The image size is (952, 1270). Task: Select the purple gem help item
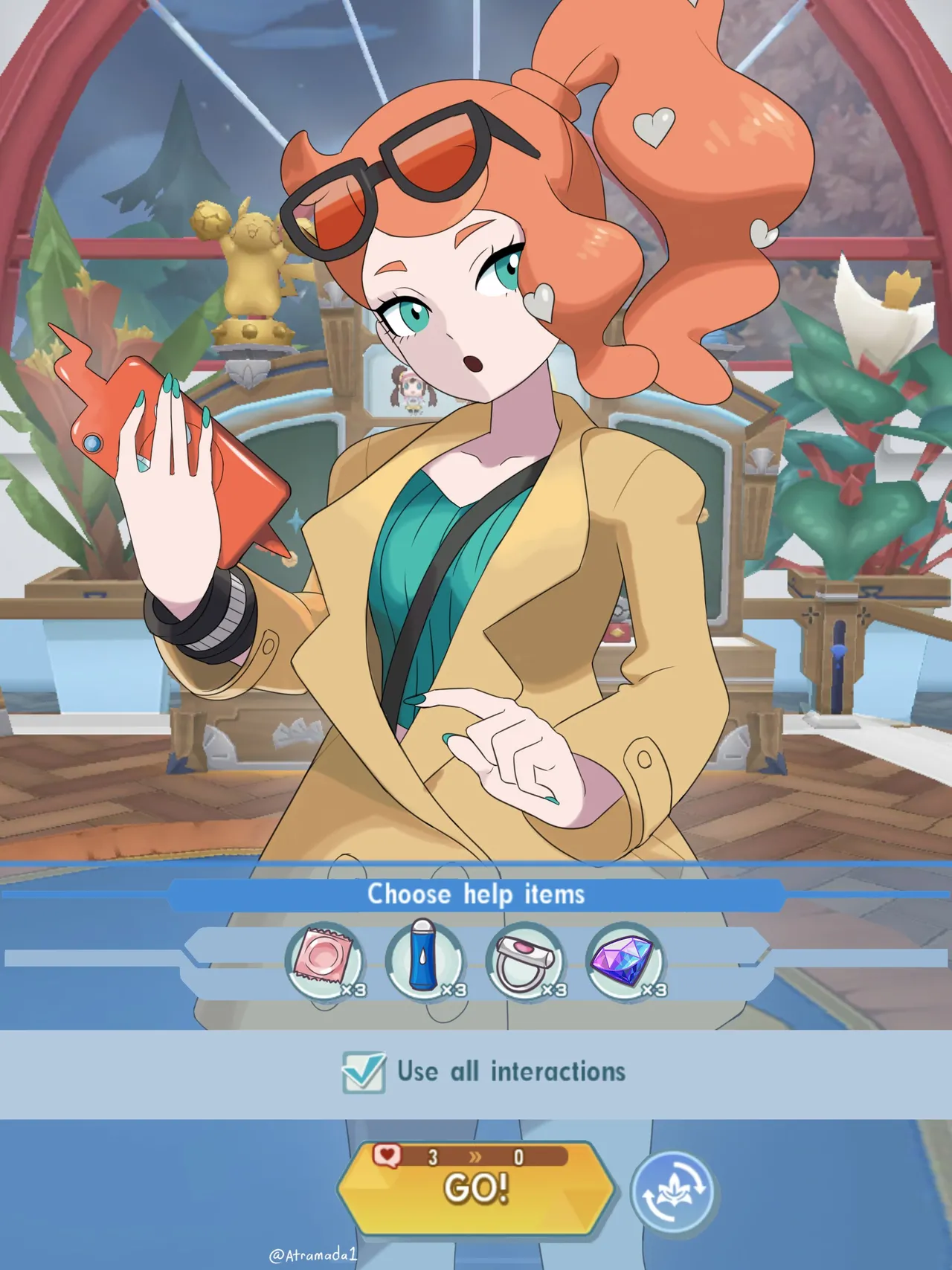point(626,961)
